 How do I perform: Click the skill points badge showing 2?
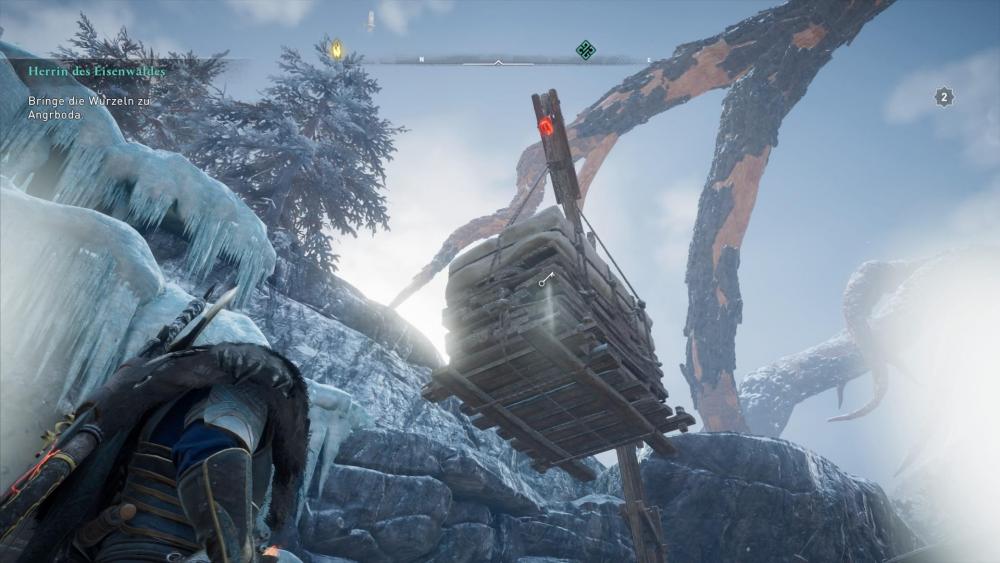[944, 97]
